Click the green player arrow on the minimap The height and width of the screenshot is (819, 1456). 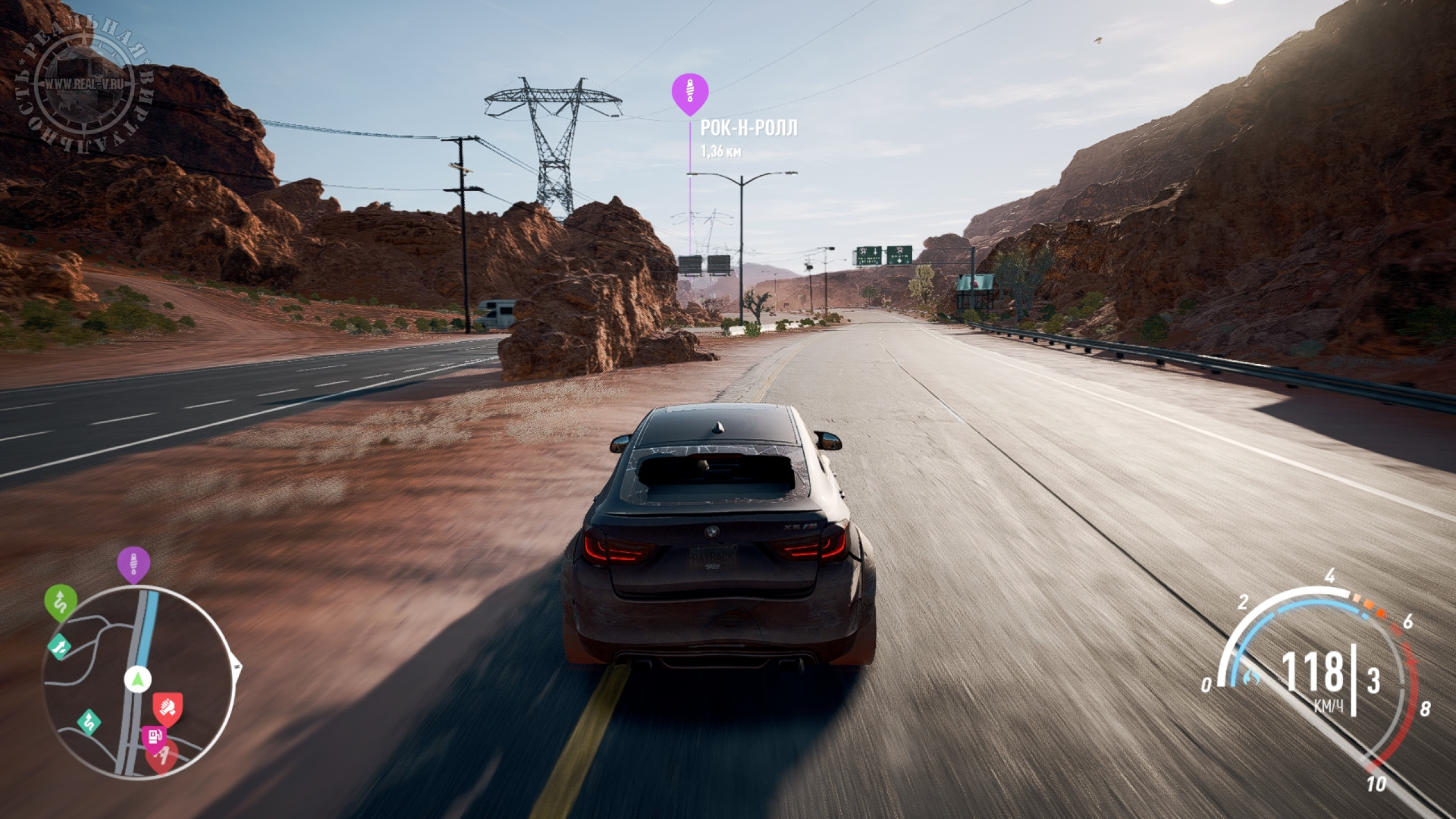[136, 679]
